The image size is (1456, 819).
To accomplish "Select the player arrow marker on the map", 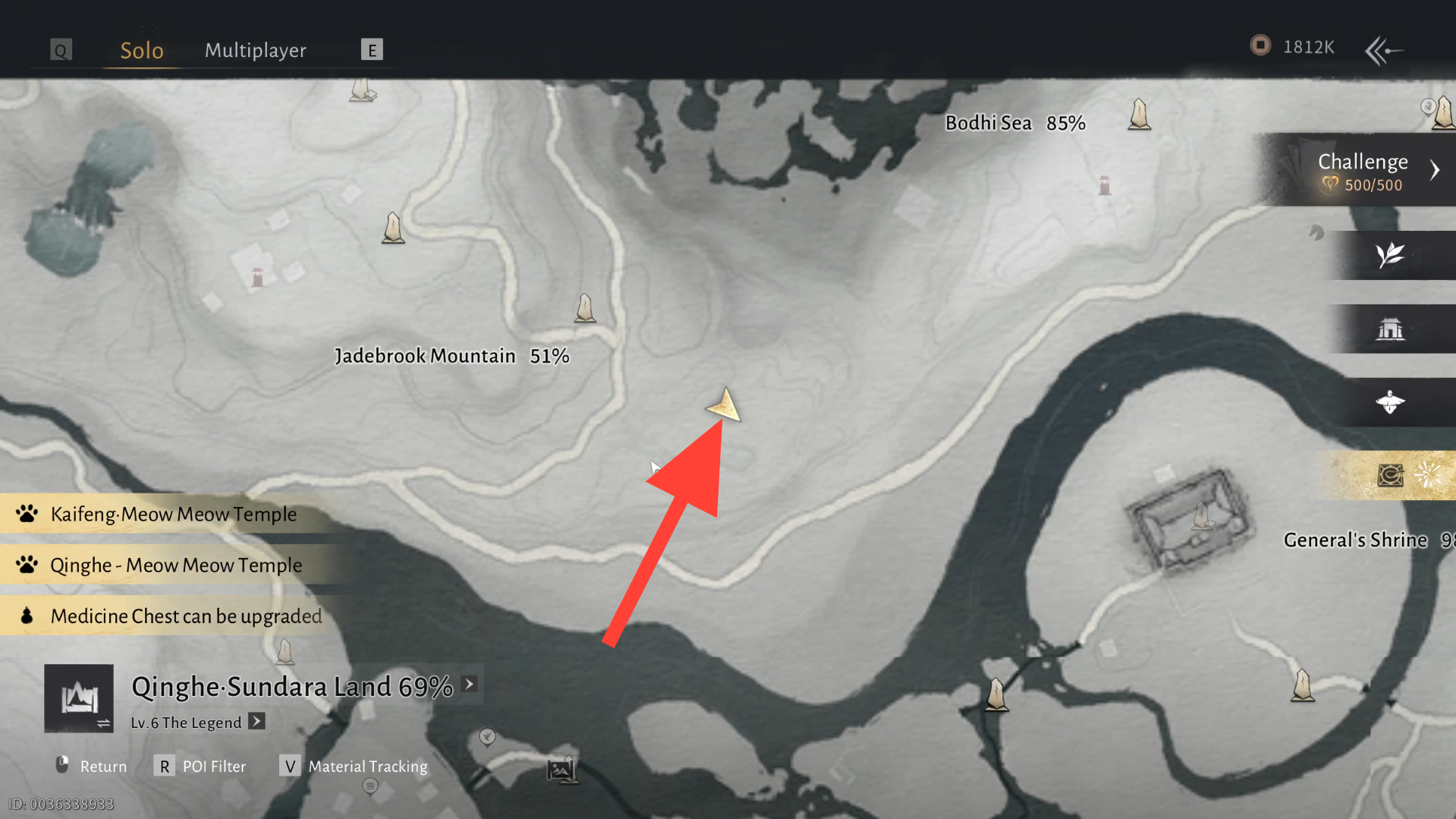I will click(x=724, y=406).
